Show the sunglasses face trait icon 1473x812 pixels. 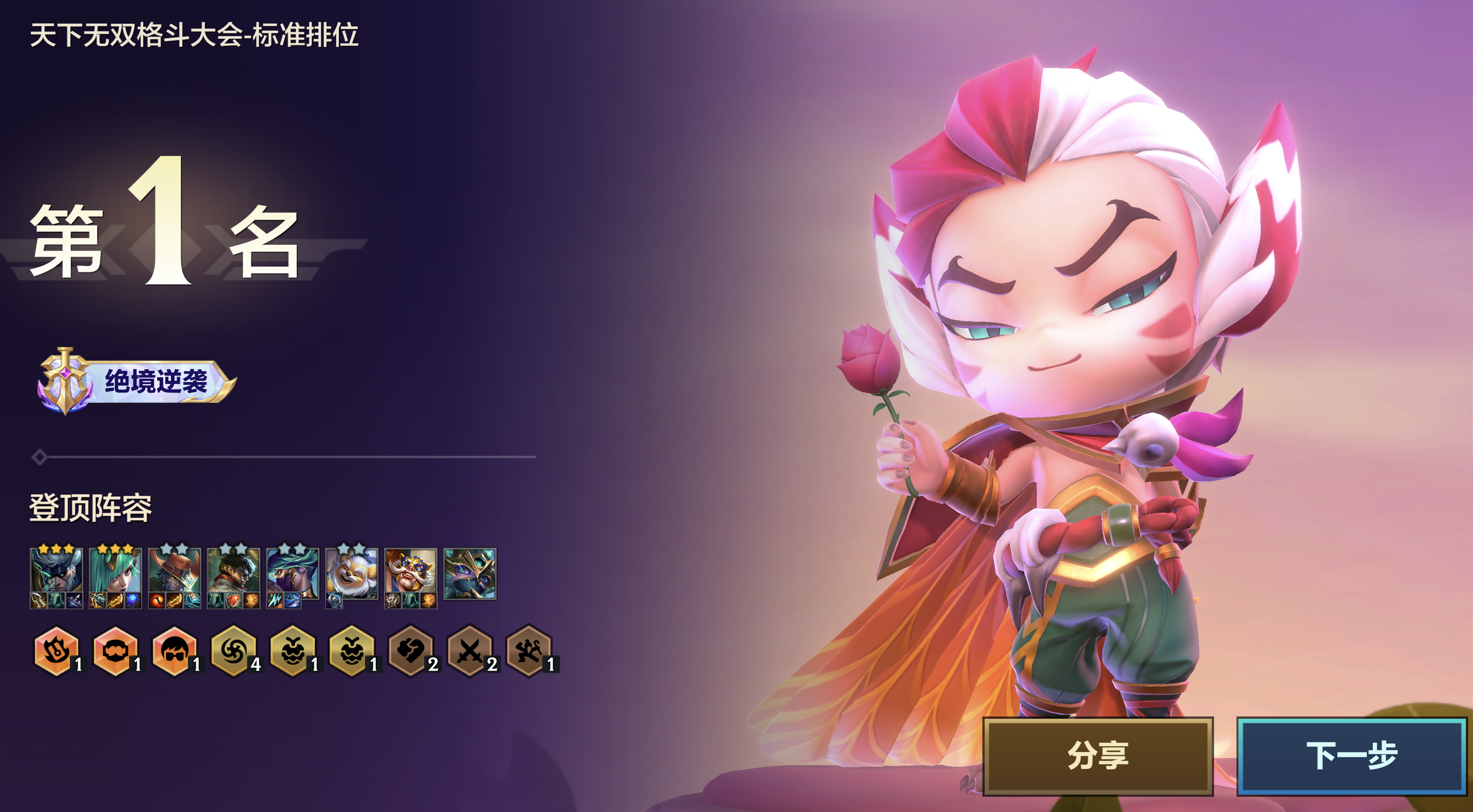tap(174, 651)
